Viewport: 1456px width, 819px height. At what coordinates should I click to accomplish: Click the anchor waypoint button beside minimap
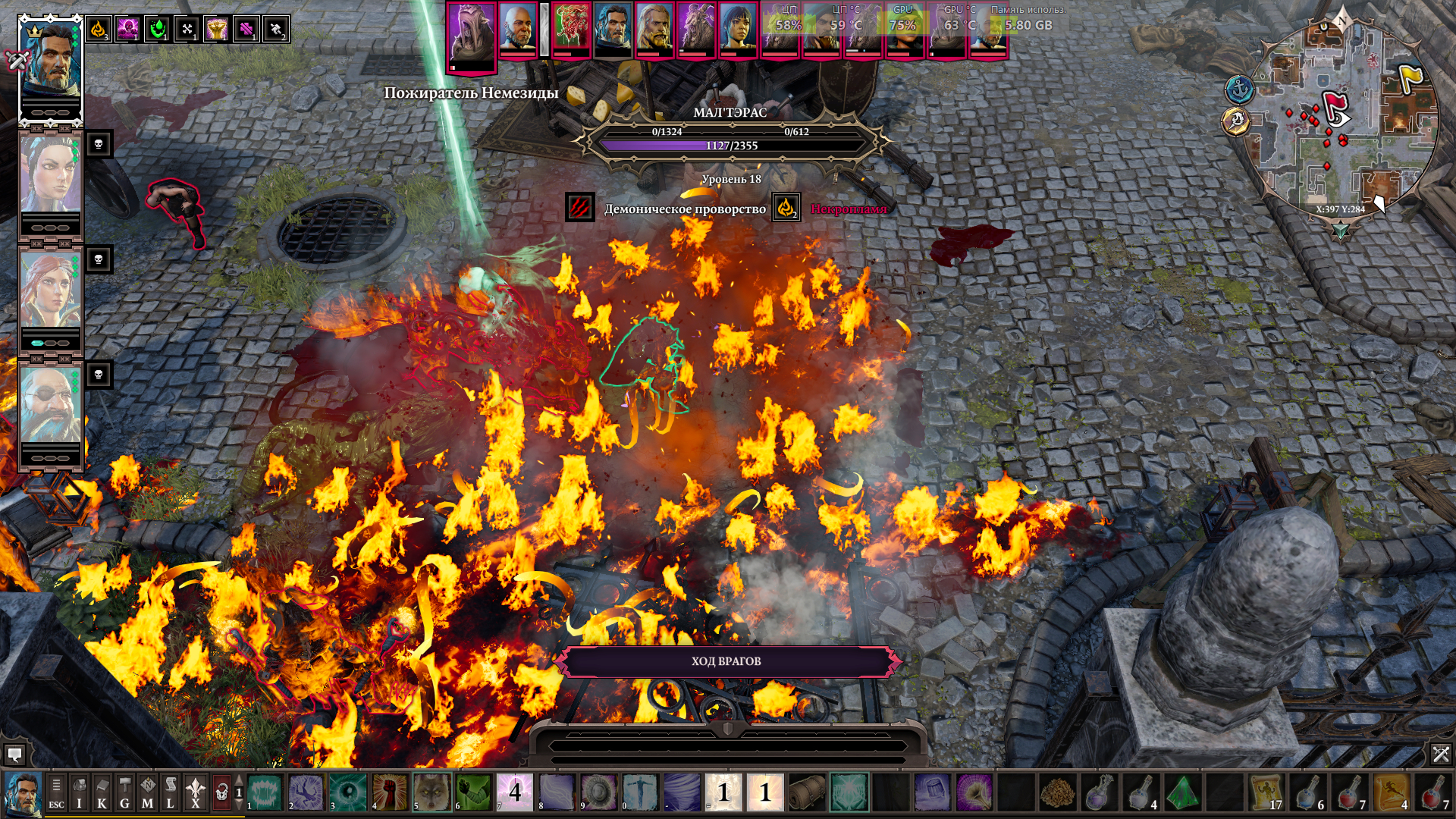pos(1239,89)
